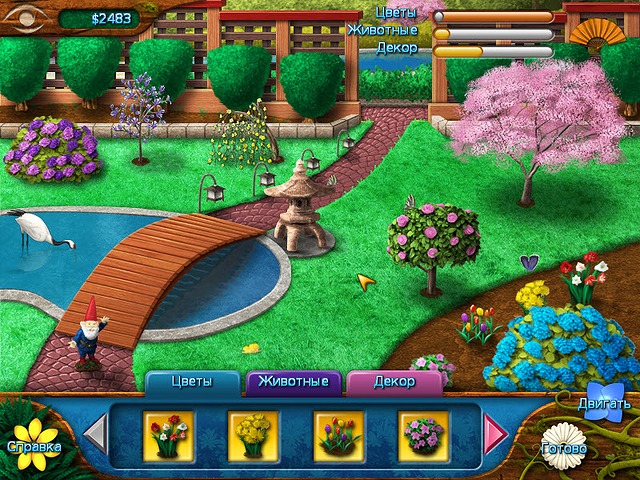Choose the pink flowering bush item

pyautogui.click(x=421, y=433)
